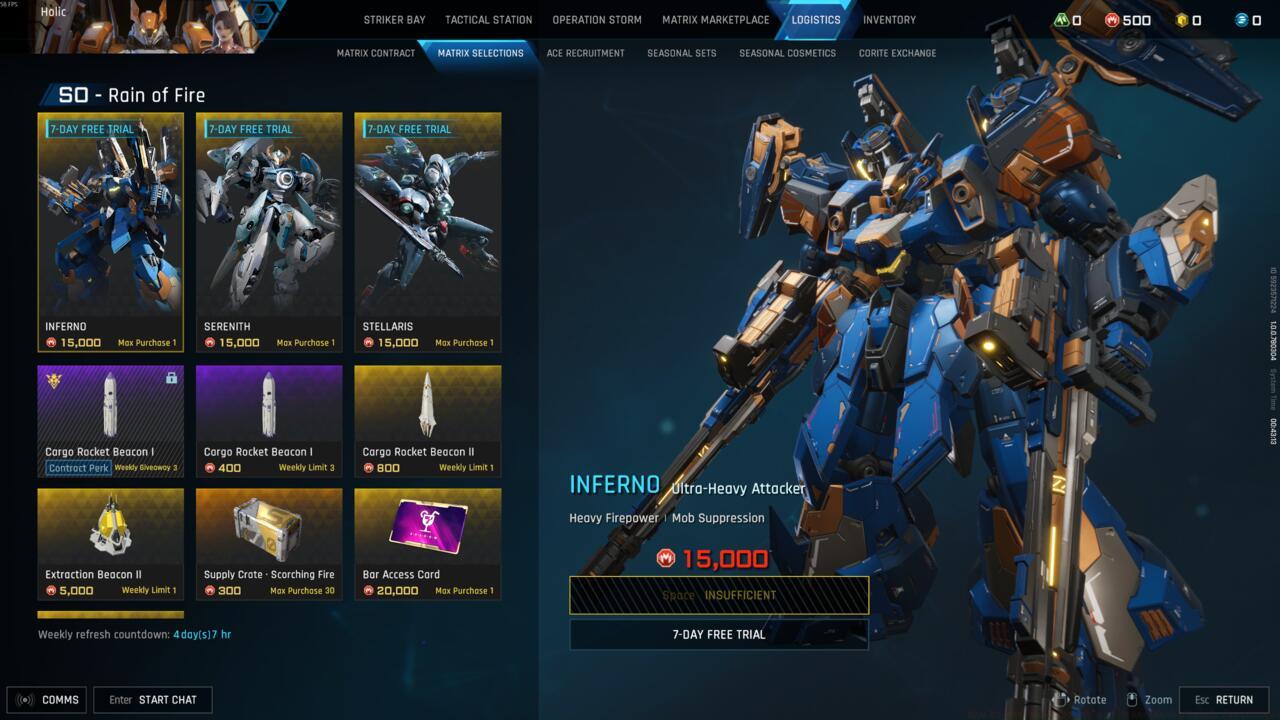Navigate to the OPERATION STORM menu
Viewport: 1280px width, 720px height.
click(x=596, y=19)
